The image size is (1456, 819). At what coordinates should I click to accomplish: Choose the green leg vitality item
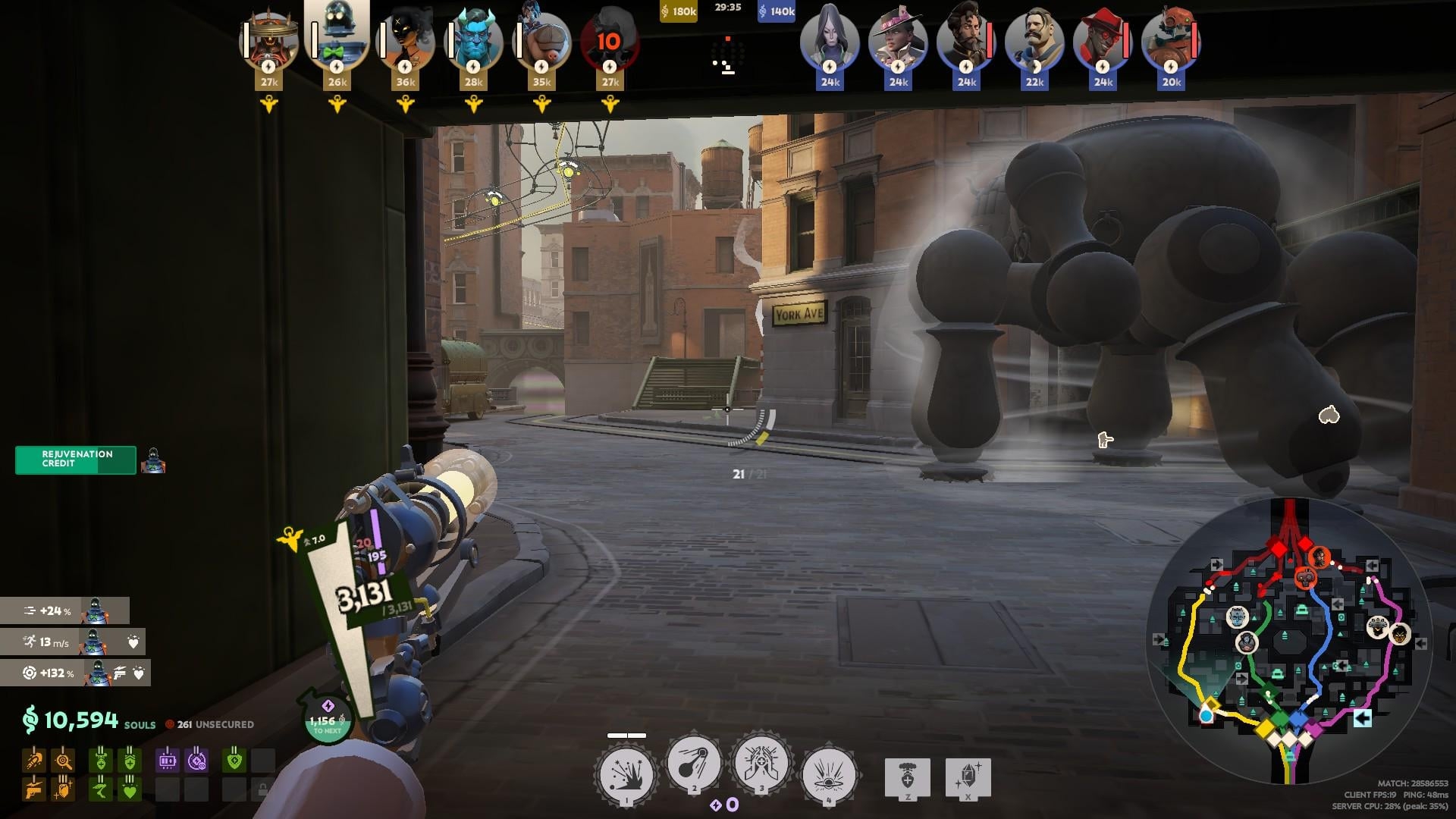(x=100, y=789)
